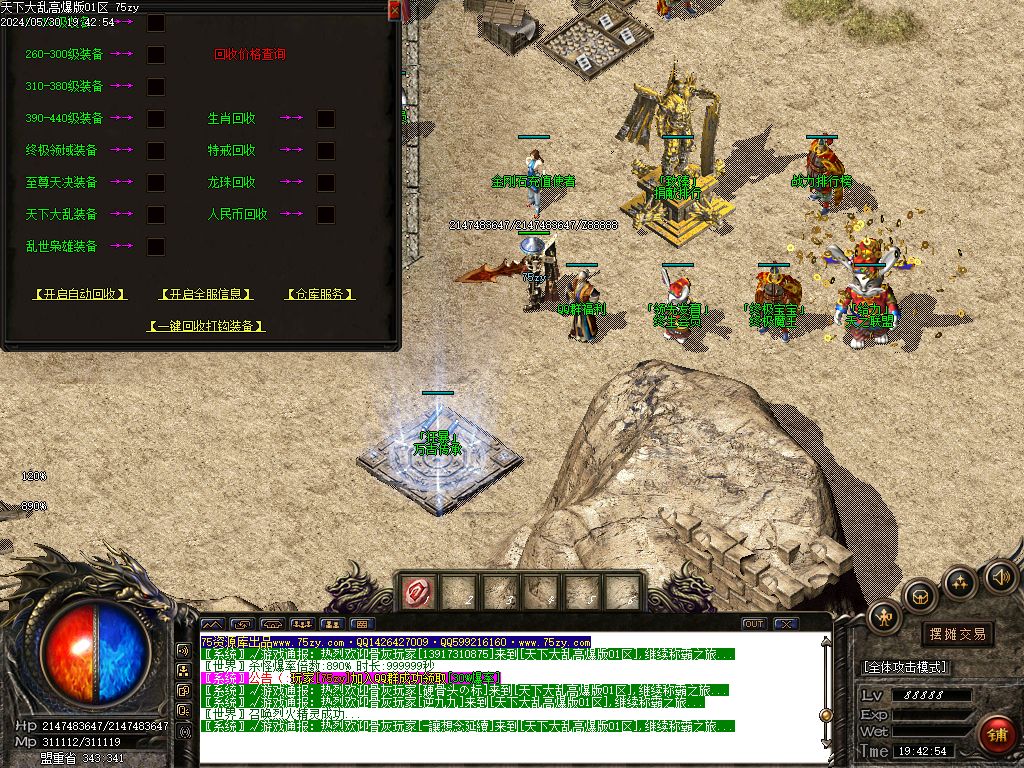Check the 终极领域装备 box
The height and width of the screenshot is (768, 1024).
[156, 151]
